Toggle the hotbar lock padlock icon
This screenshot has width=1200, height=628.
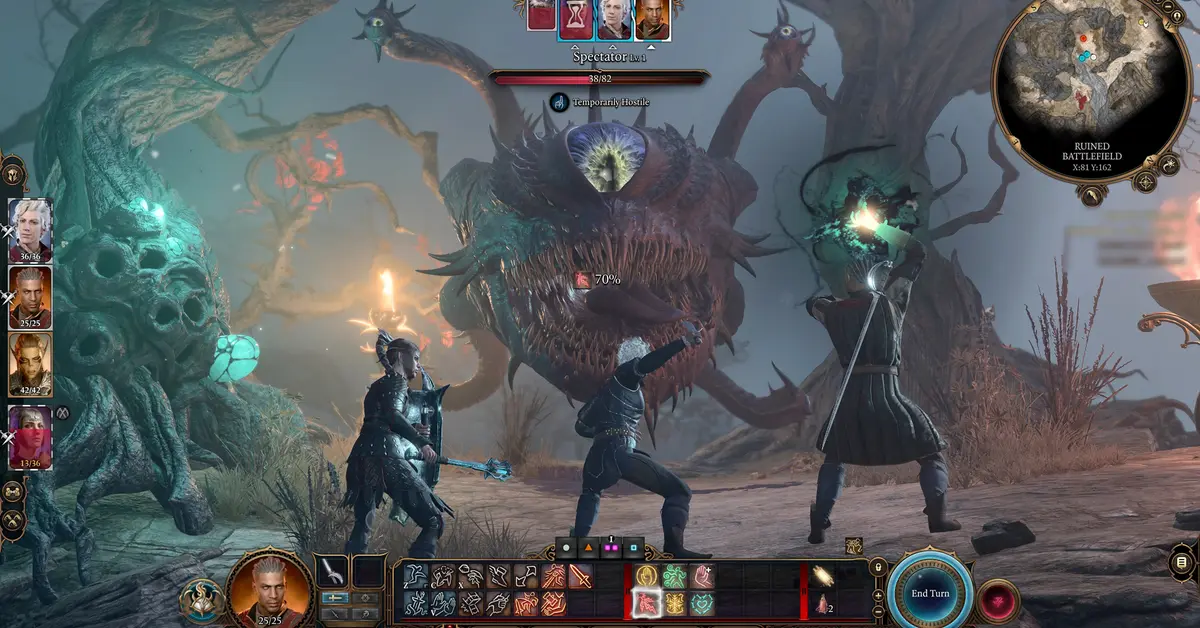click(878, 568)
